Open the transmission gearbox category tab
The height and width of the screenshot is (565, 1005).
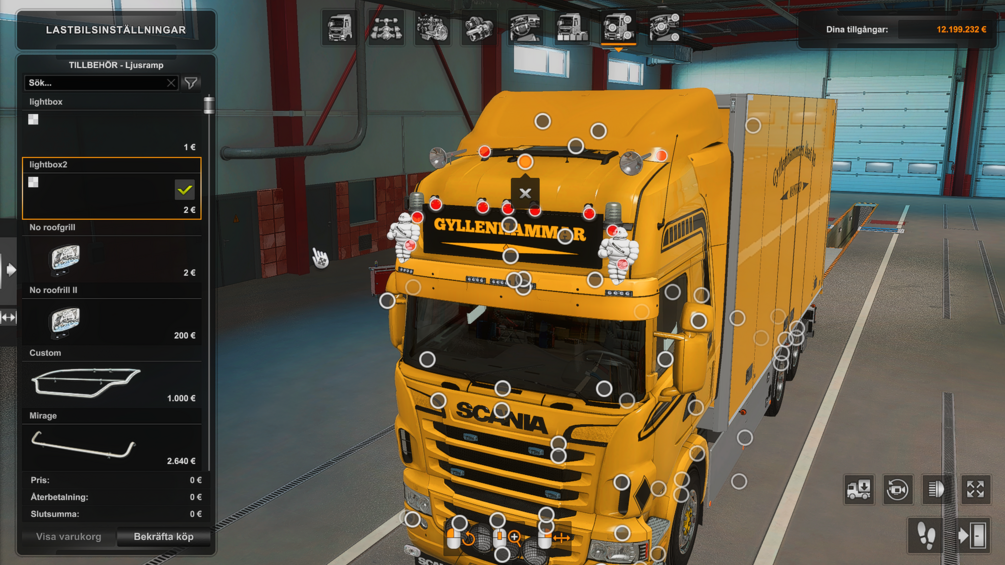pos(479,28)
